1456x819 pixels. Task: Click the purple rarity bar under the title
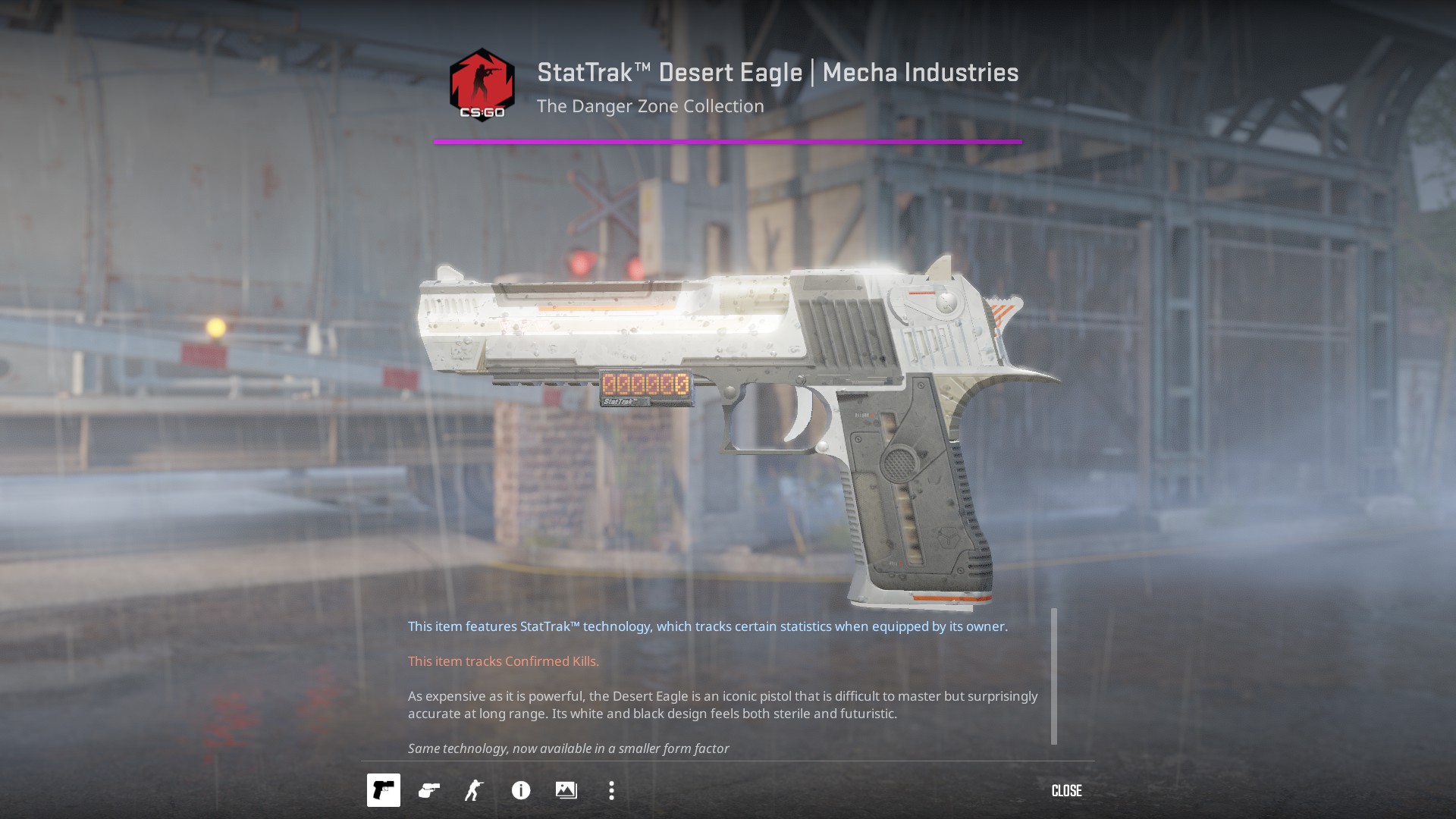tap(728, 141)
